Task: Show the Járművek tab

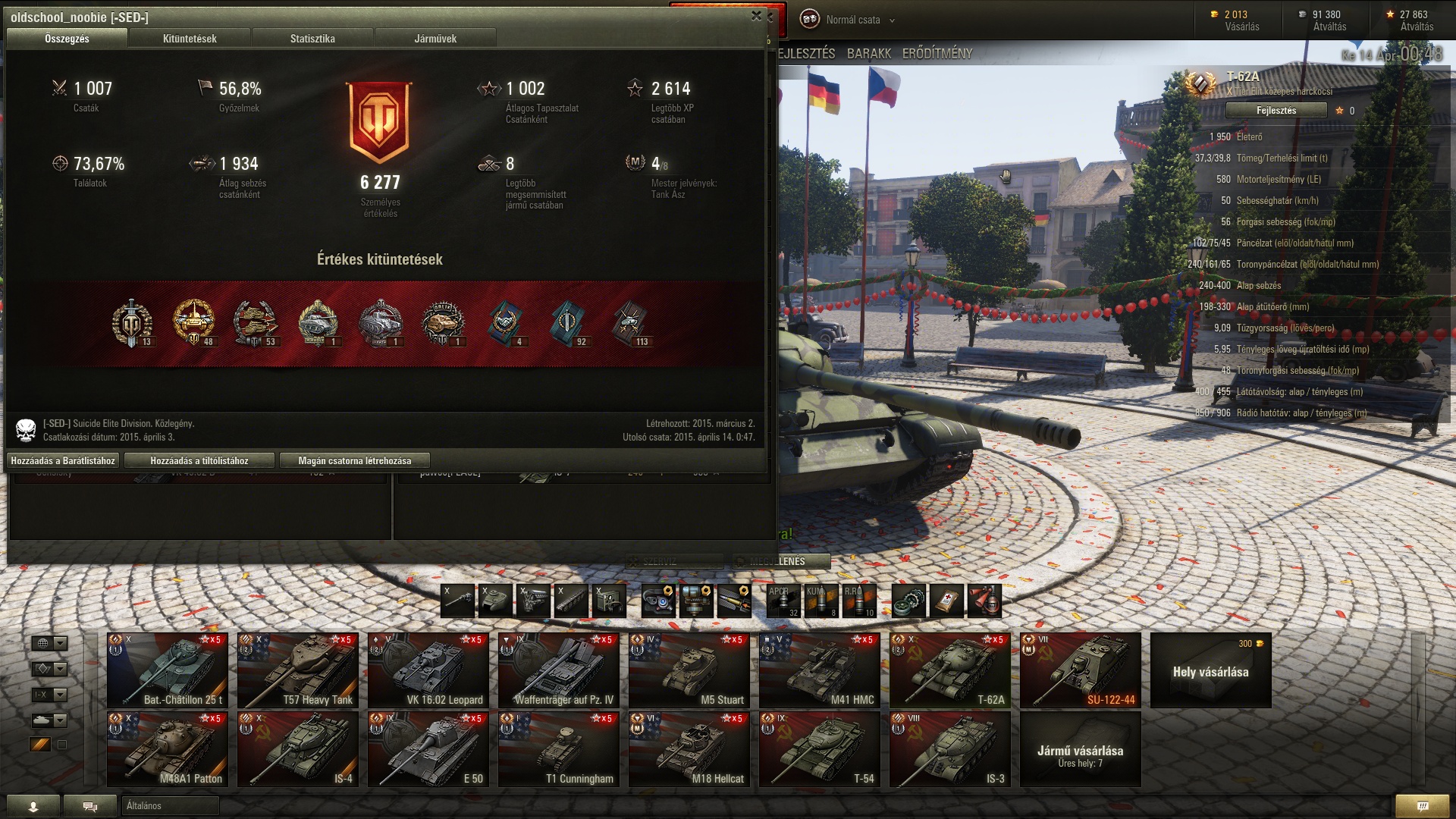Action: (435, 39)
